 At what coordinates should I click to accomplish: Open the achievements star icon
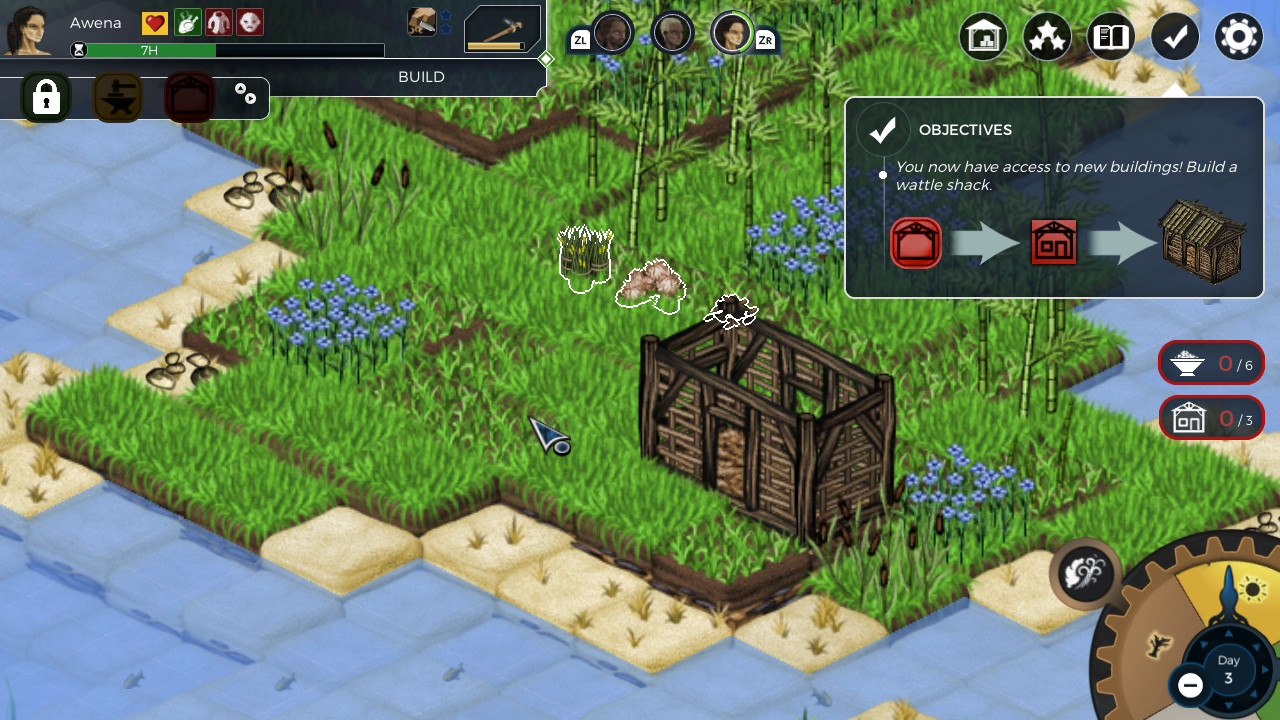click(1047, 36)
